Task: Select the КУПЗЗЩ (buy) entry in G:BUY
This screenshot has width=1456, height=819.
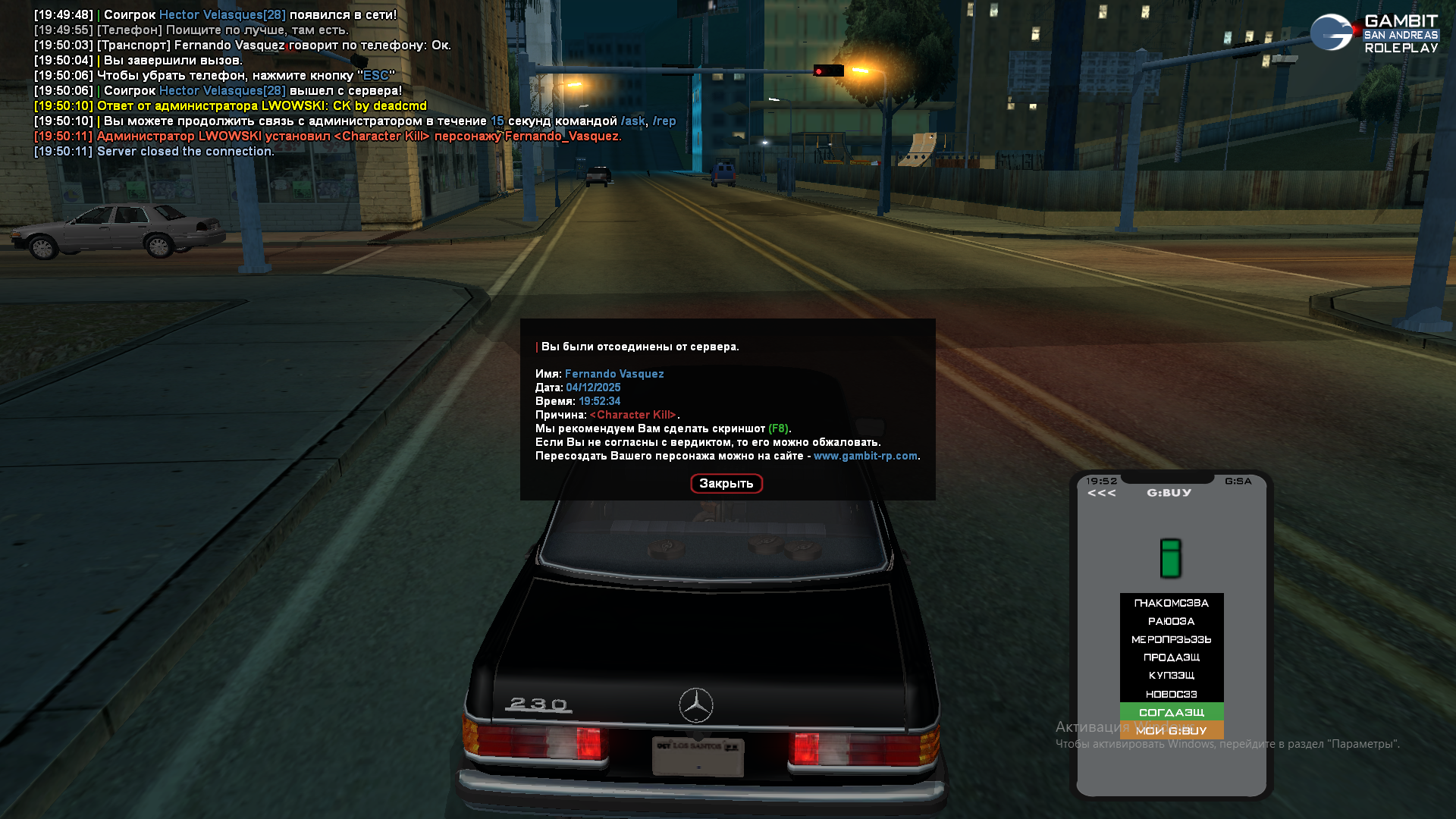Action: [x=1171, y=676]
